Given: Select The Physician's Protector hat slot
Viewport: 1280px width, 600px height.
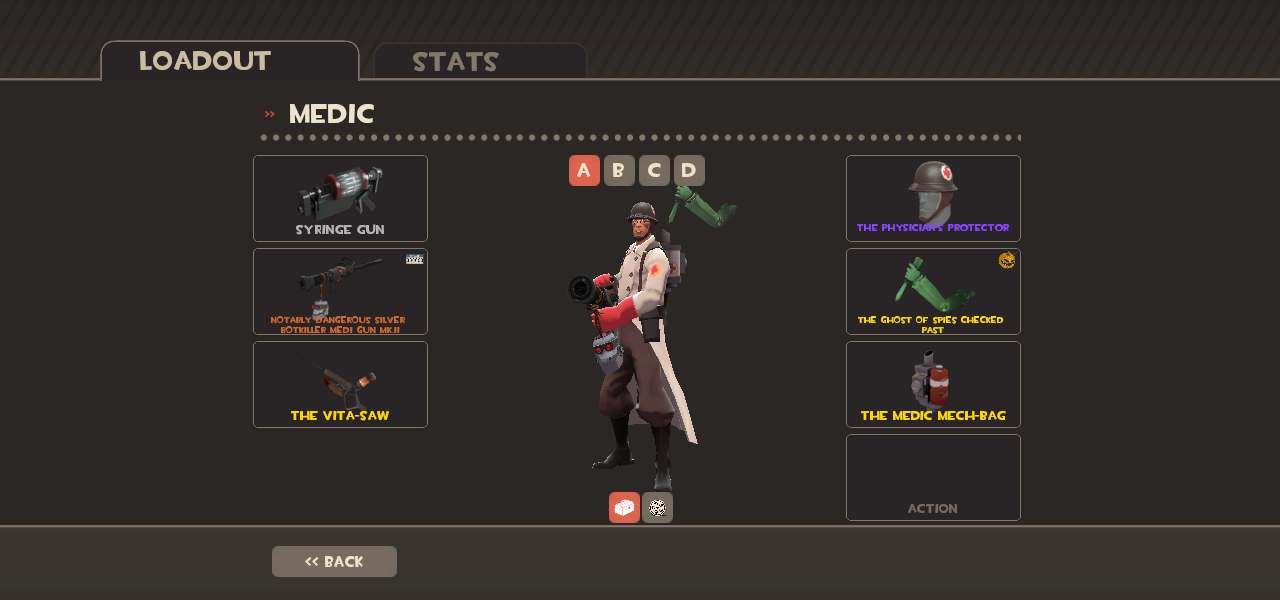Looking at the screenshot, I should click(x=933, y=198).
